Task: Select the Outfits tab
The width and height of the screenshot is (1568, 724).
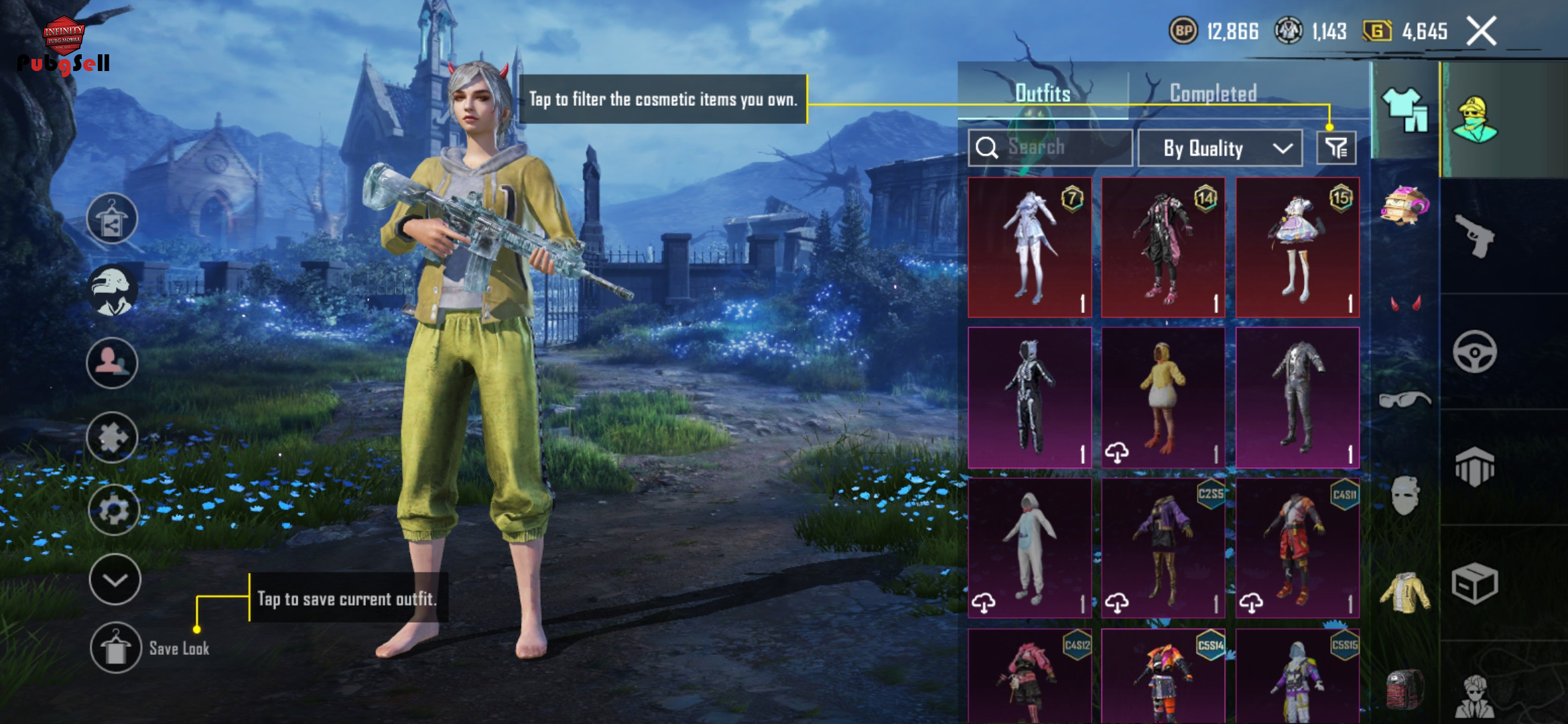Action: tap(1043, 93)
